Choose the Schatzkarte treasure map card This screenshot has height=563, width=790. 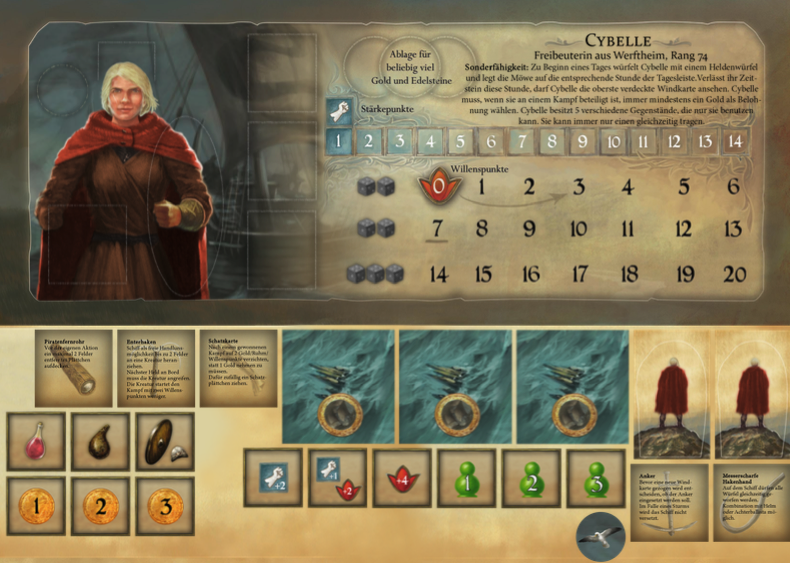click(x=239, y=367)
